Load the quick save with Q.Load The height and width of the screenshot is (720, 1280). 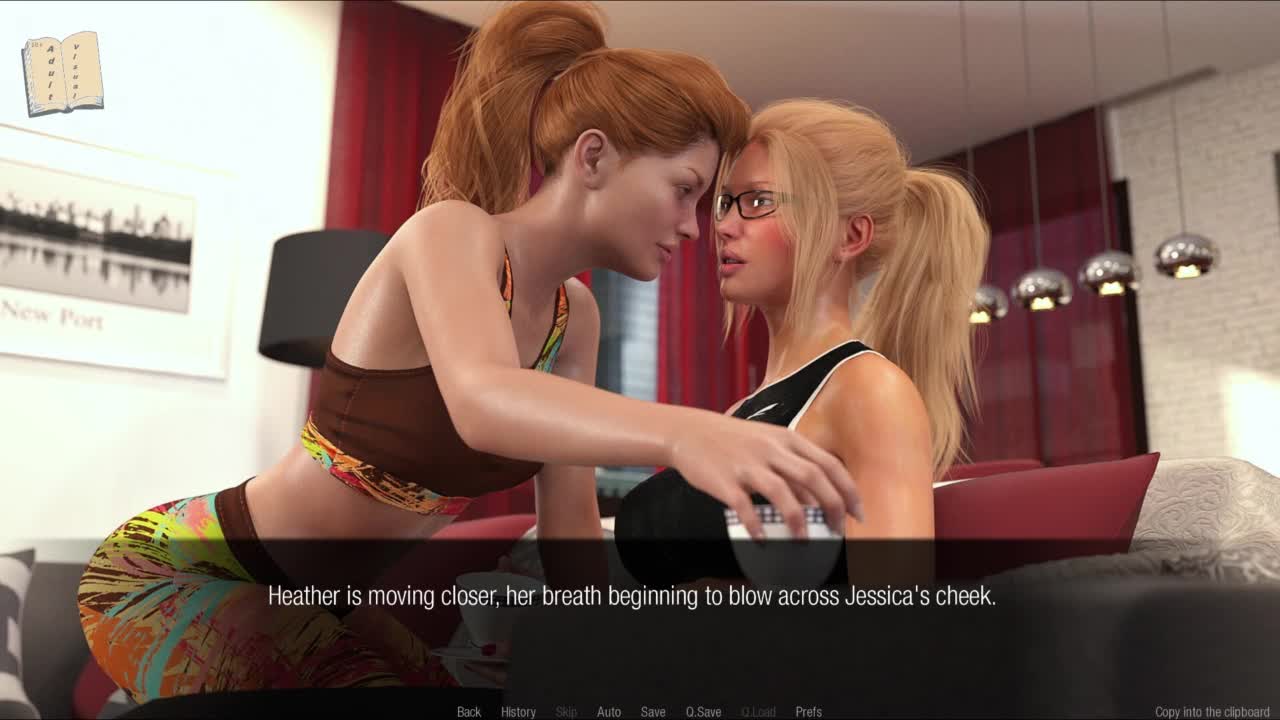(x=758, y=712)
